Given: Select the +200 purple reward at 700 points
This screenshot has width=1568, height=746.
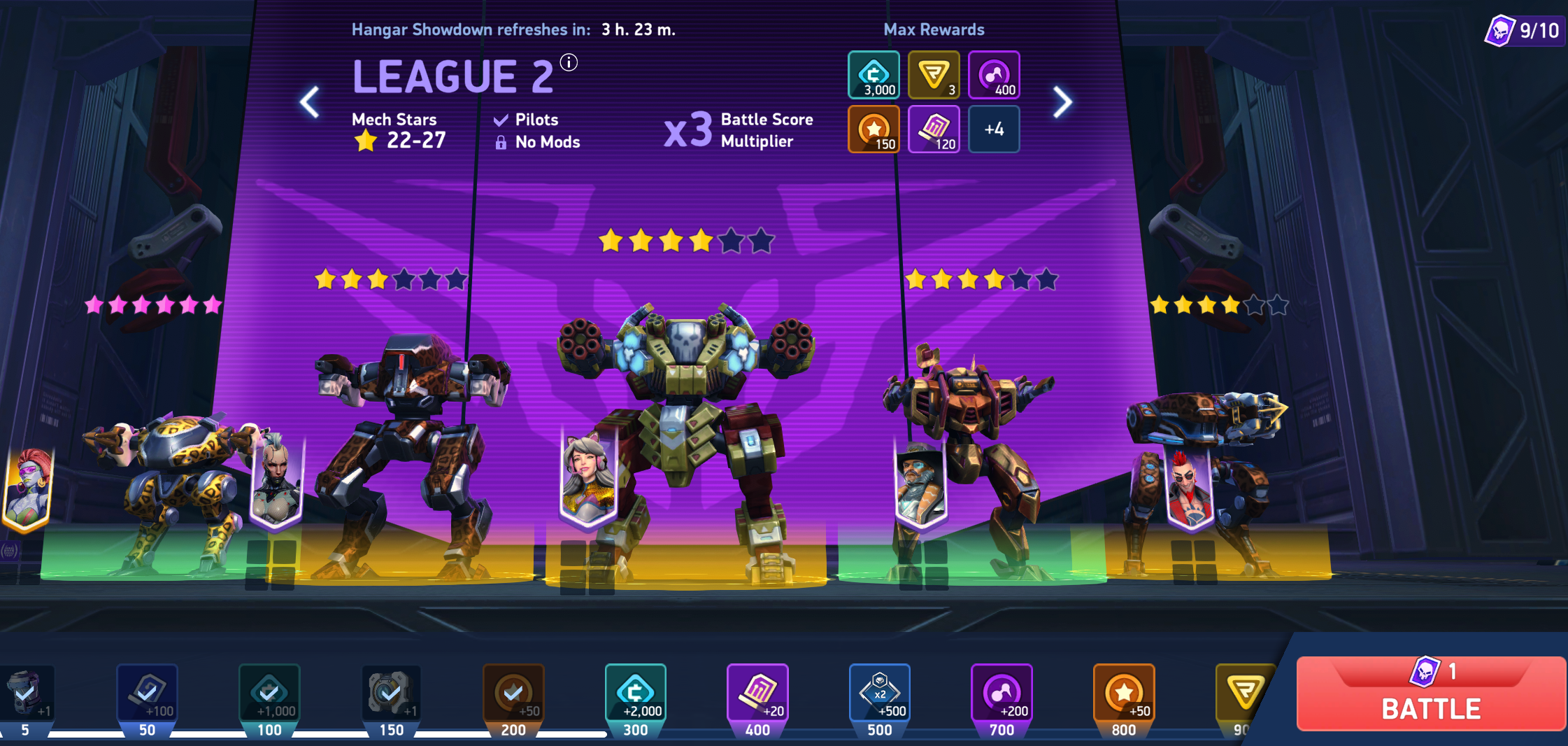Looking at the screenshot, I should 1002,693.
